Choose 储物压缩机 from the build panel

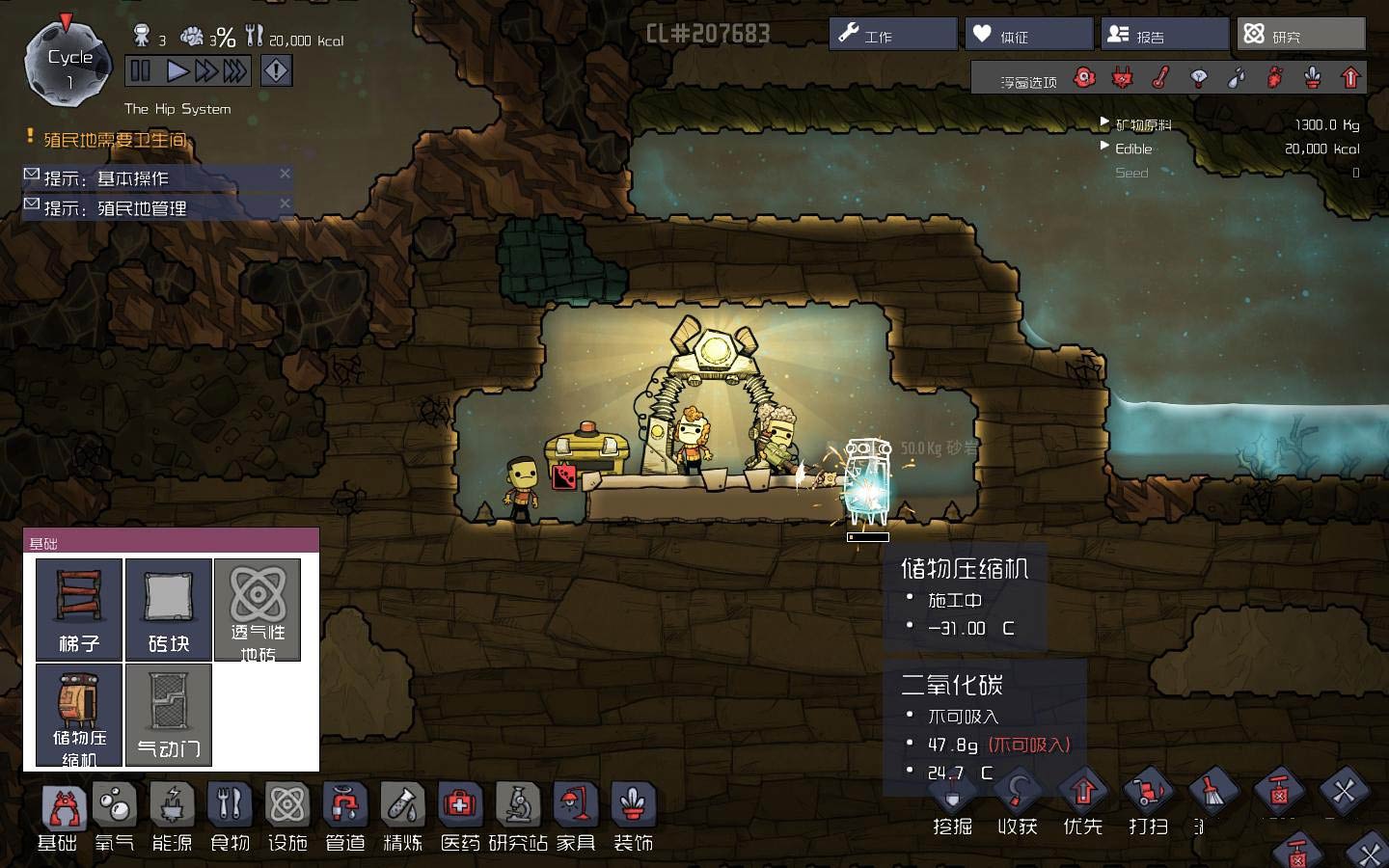coord(79,714)
